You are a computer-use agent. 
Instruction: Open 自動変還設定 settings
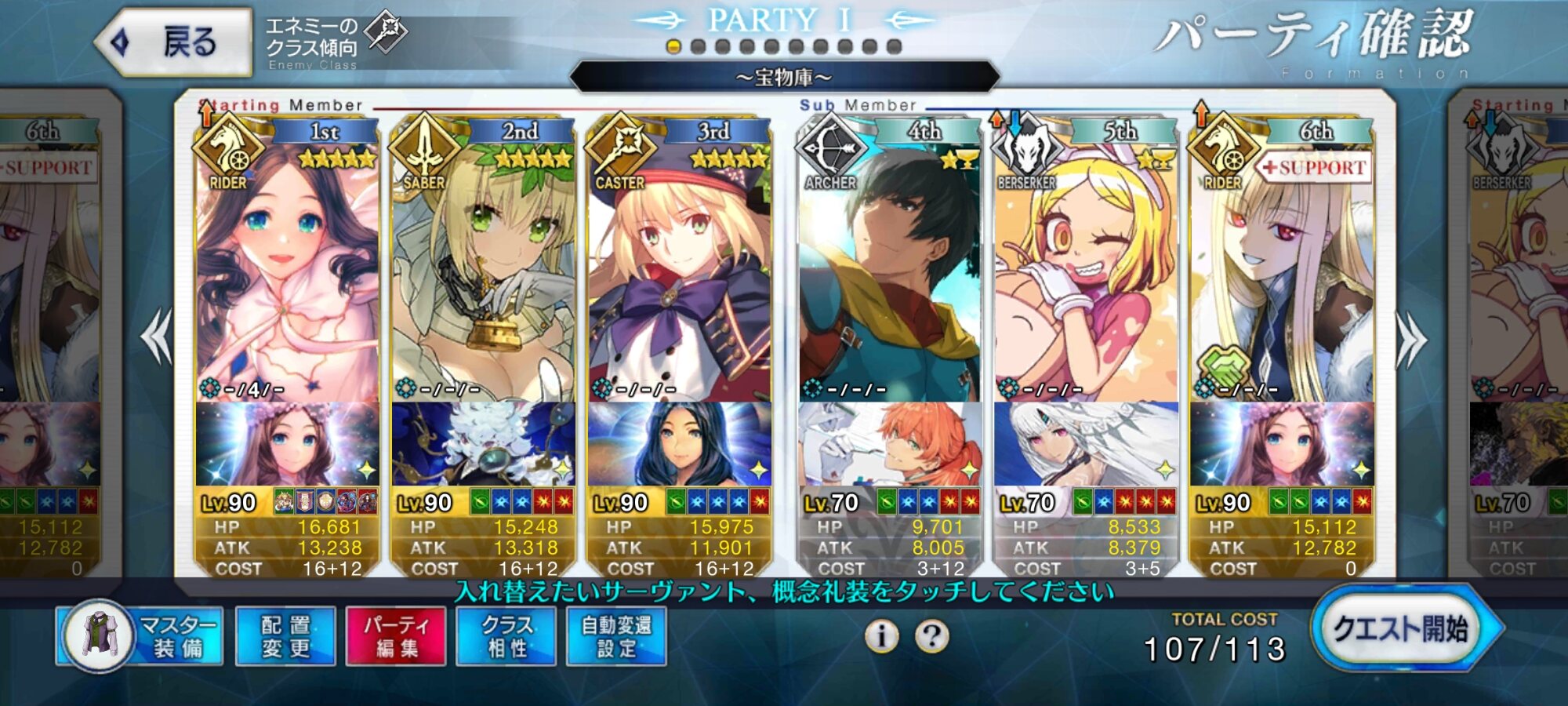pos(616,636)
